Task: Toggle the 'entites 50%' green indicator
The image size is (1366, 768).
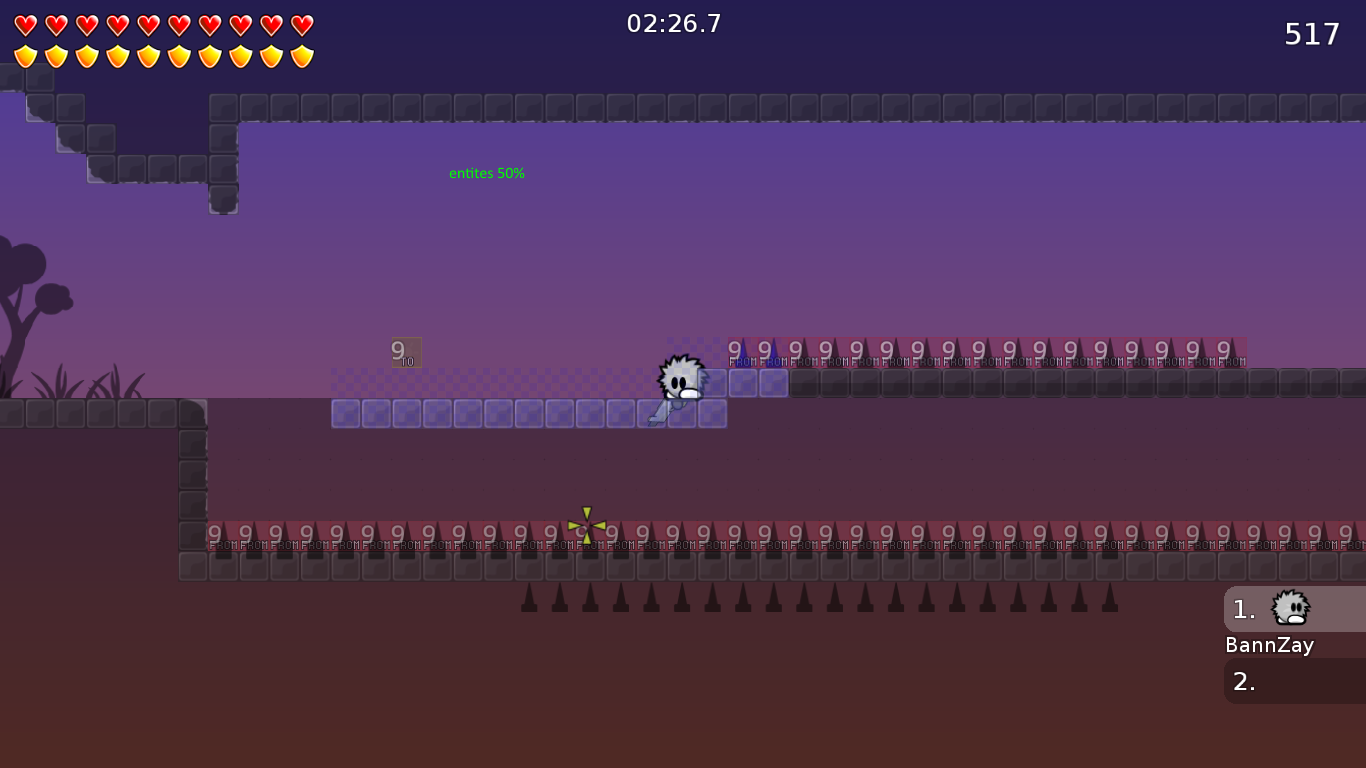Action: [486, 172]
